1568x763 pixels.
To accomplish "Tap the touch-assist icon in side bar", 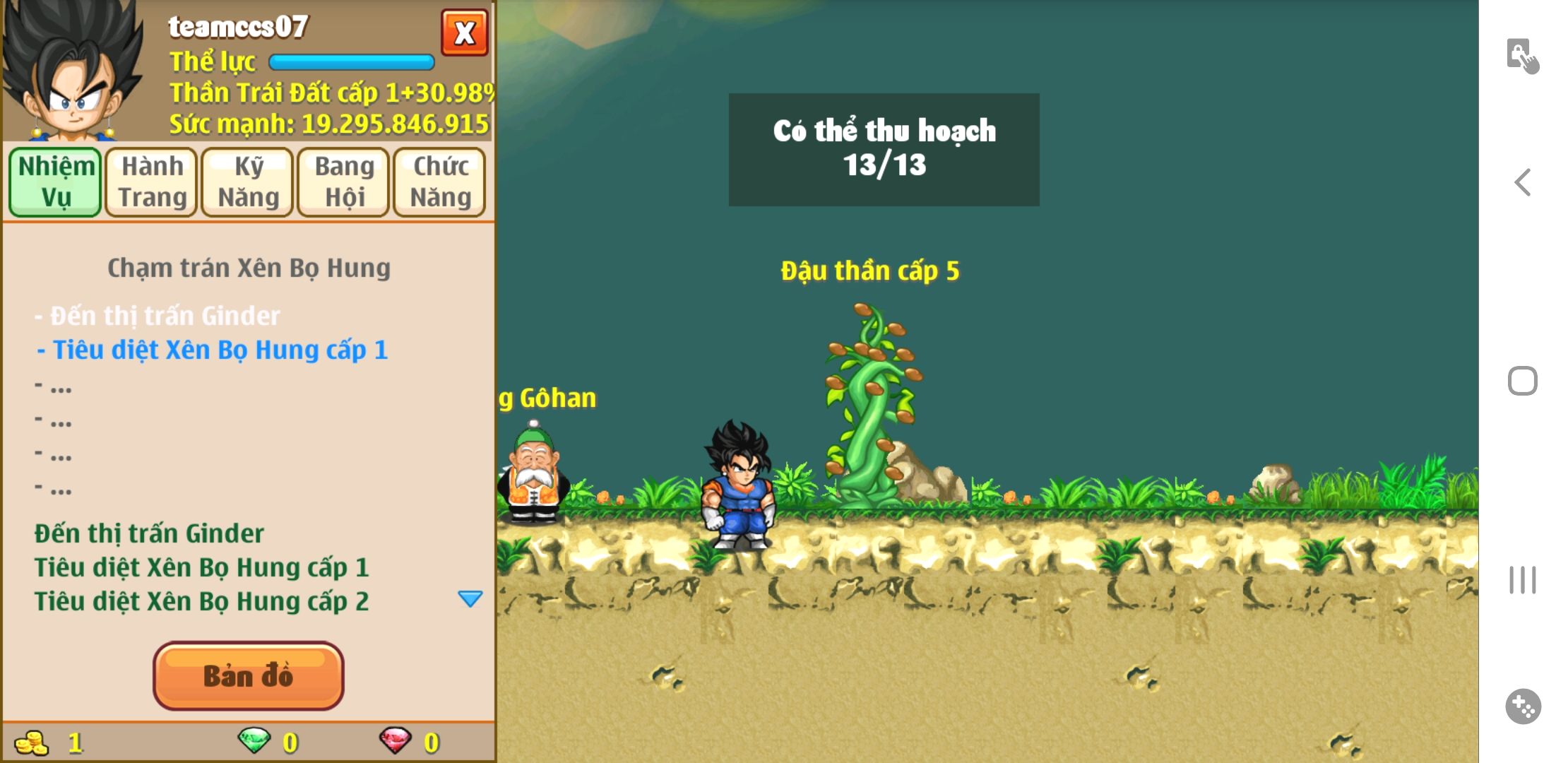I will click(x=1523, y=56).
